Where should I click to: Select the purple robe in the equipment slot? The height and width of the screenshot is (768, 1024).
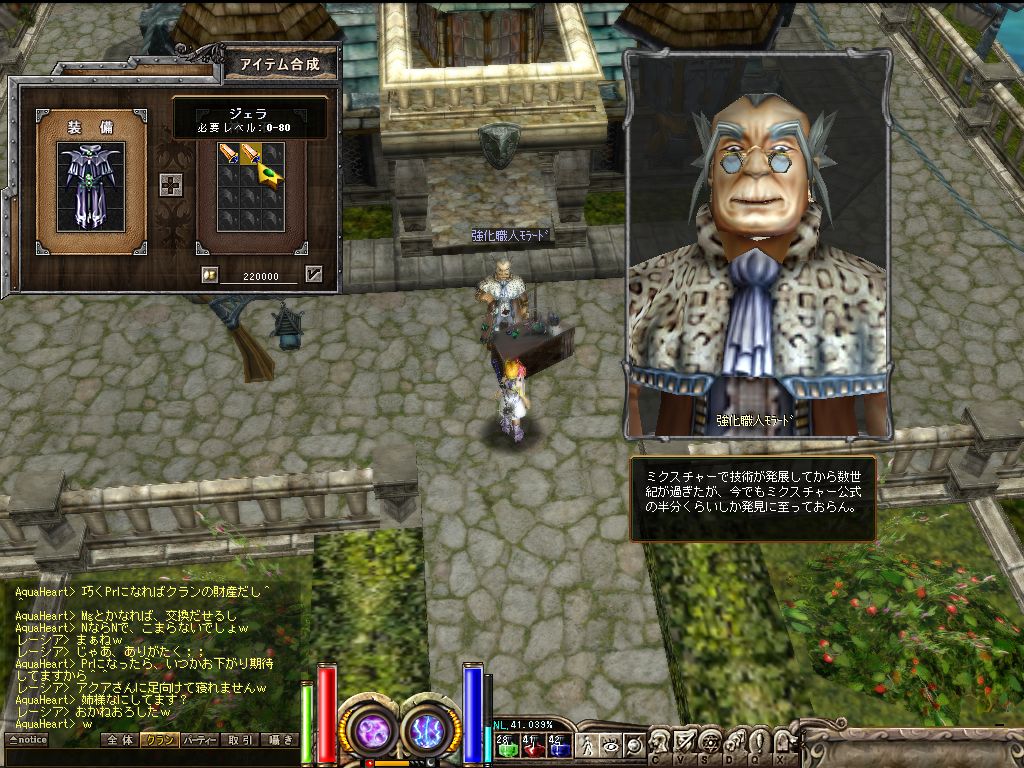[x=91, y=187]
